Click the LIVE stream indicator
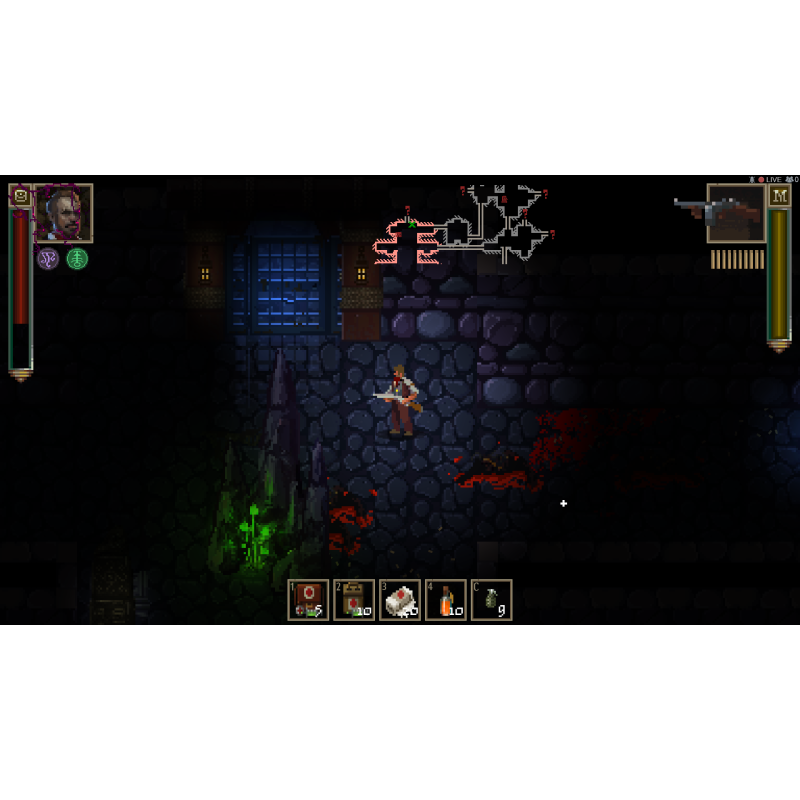Image resolution: width=800 pixels, height=800 pixels. [x=773, y=179]
